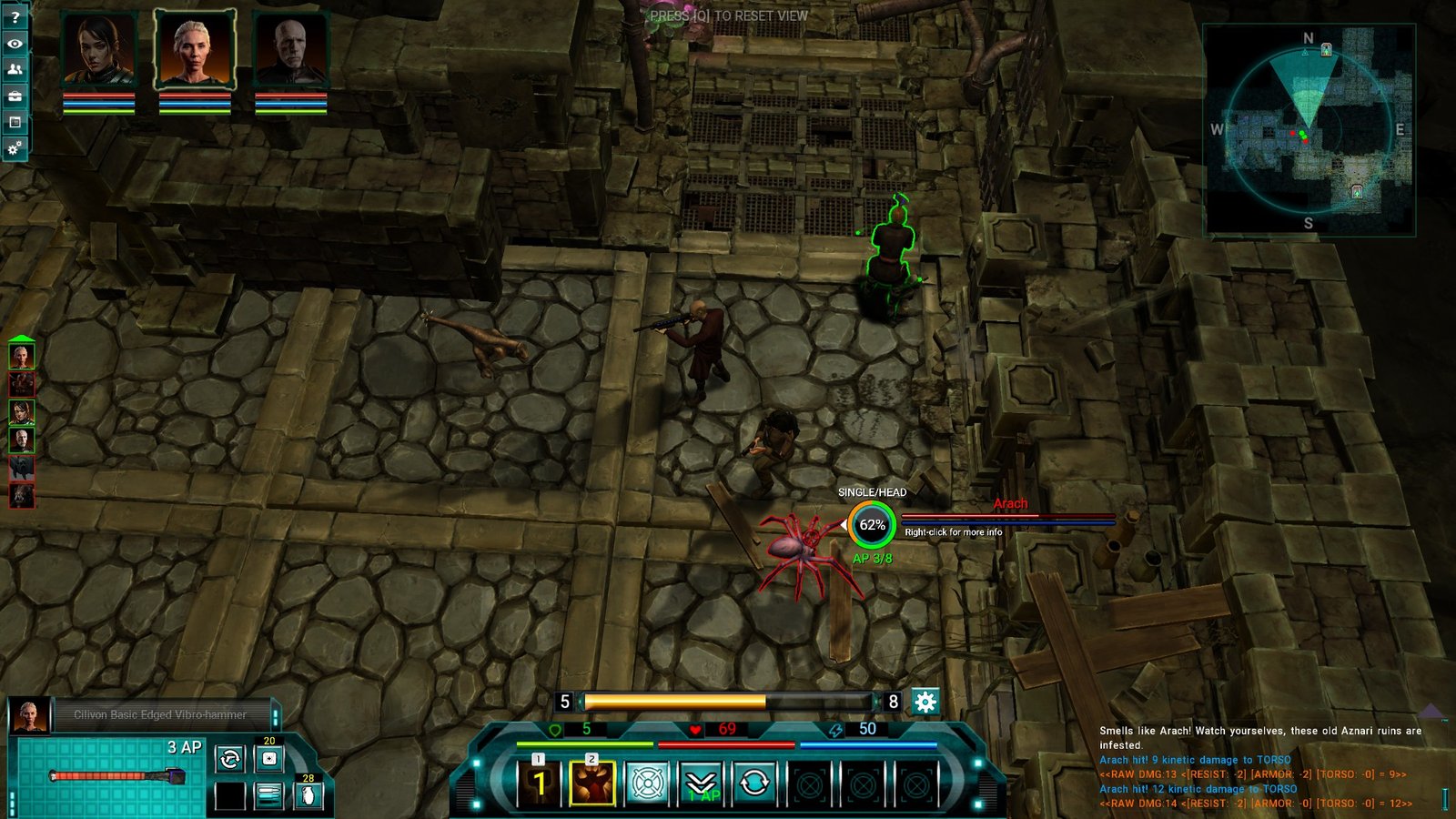
Task: Open the ammo type selector button
Action: pyautogui.click(x=269, y=795)
